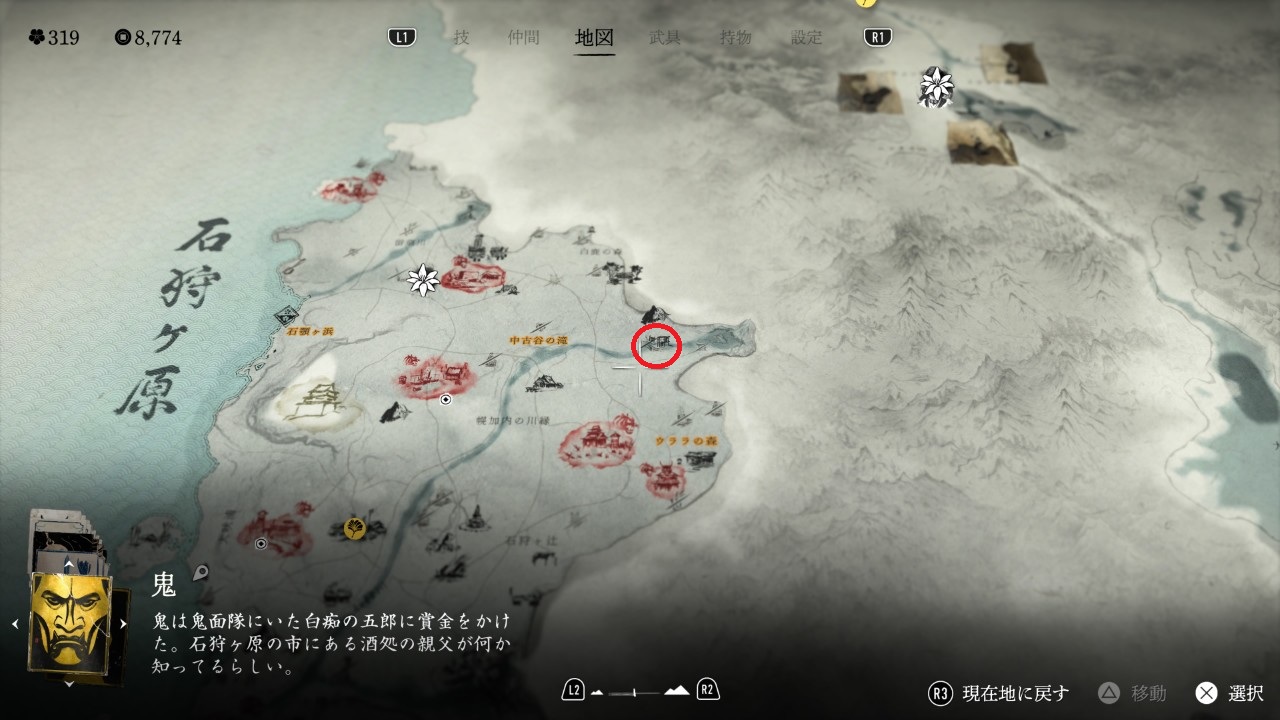Click the gray location pin marker
1280x720 pixels.
pyautogui.click(x=201, y=573)
